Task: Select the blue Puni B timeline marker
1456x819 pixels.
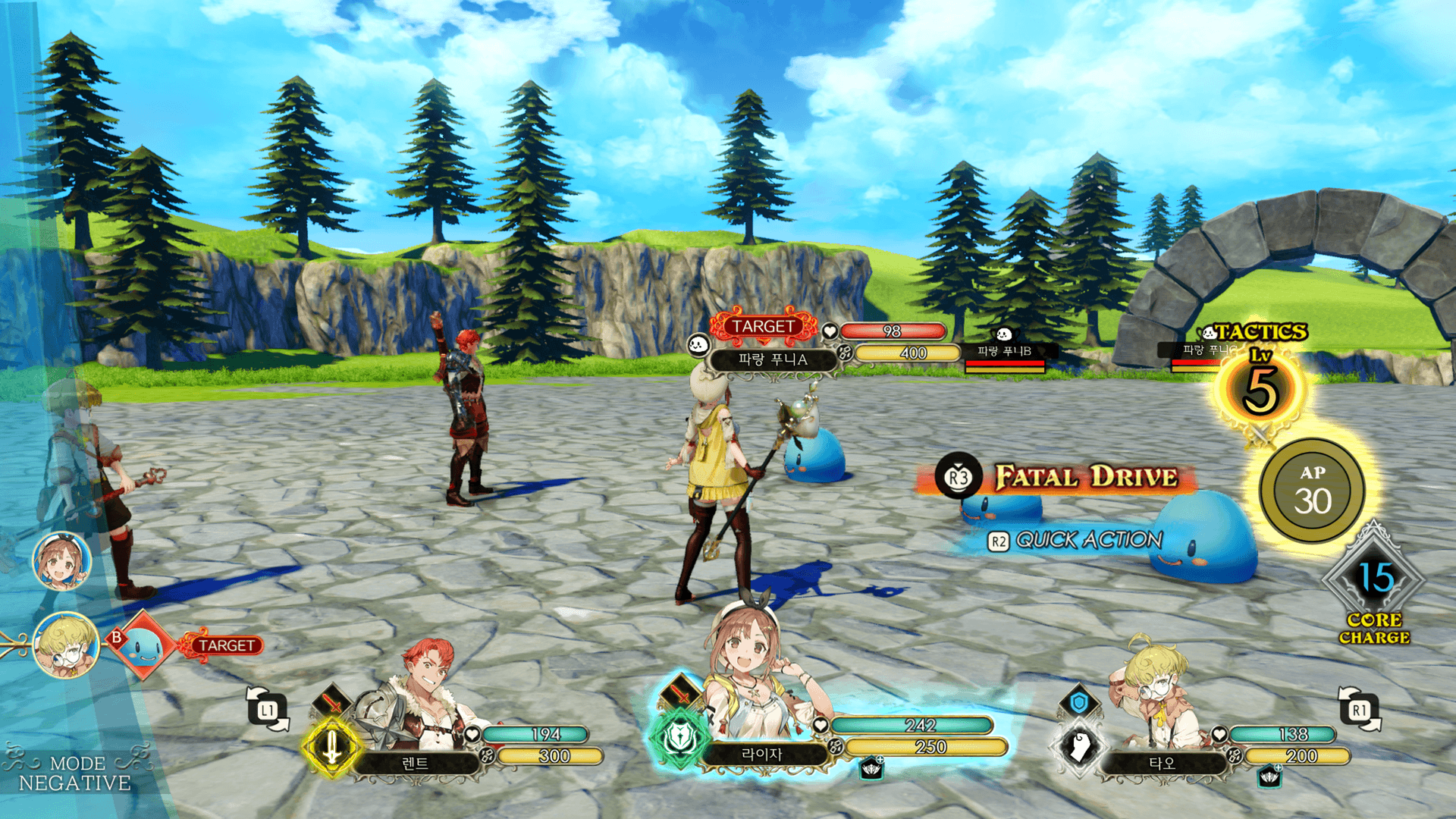Action: (x=143, y=646)
